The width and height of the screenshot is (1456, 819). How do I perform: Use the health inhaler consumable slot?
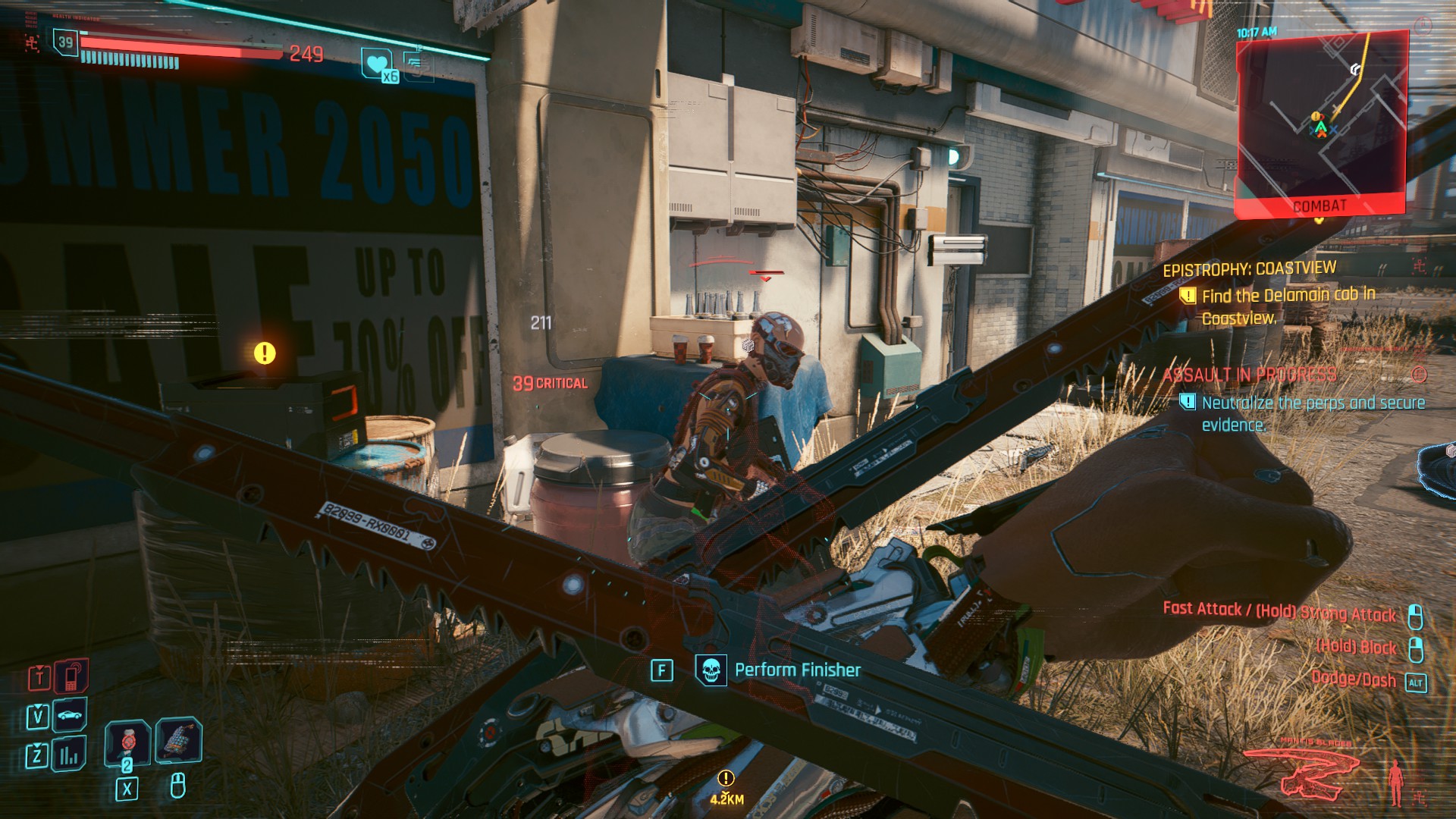[x=127, y=741]
